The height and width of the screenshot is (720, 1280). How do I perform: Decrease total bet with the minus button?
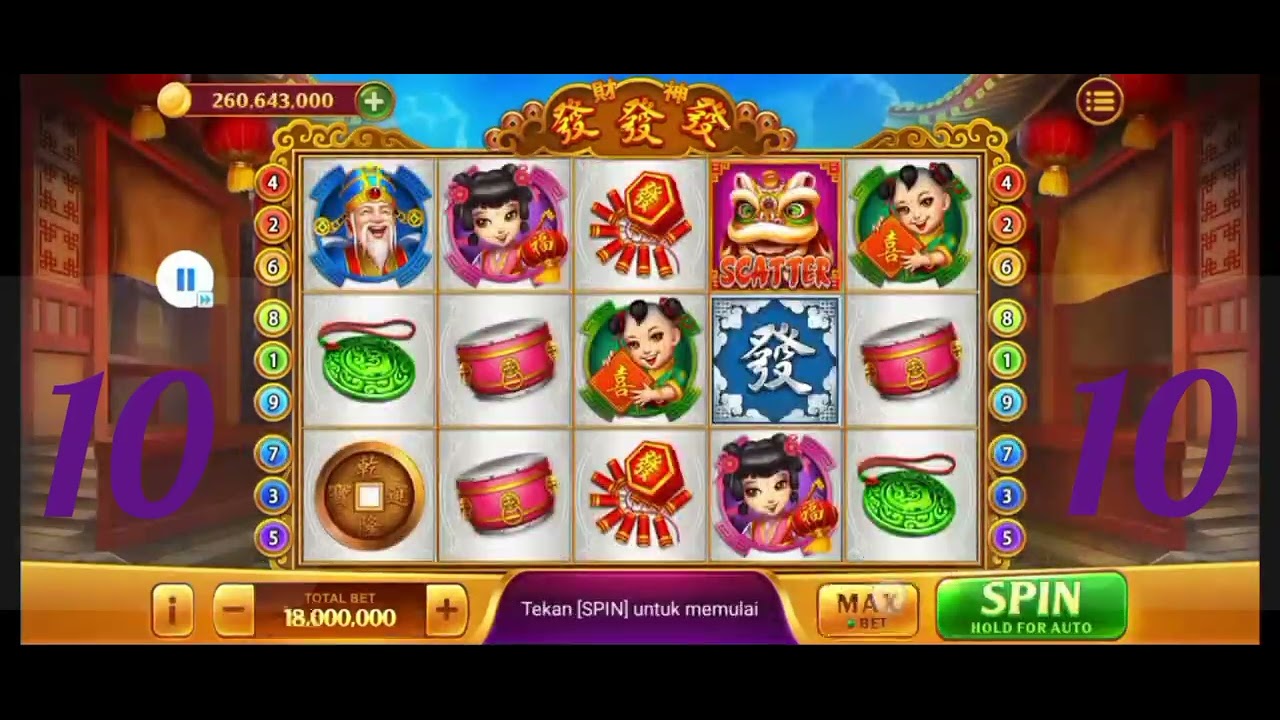click(x=234, y=609)
